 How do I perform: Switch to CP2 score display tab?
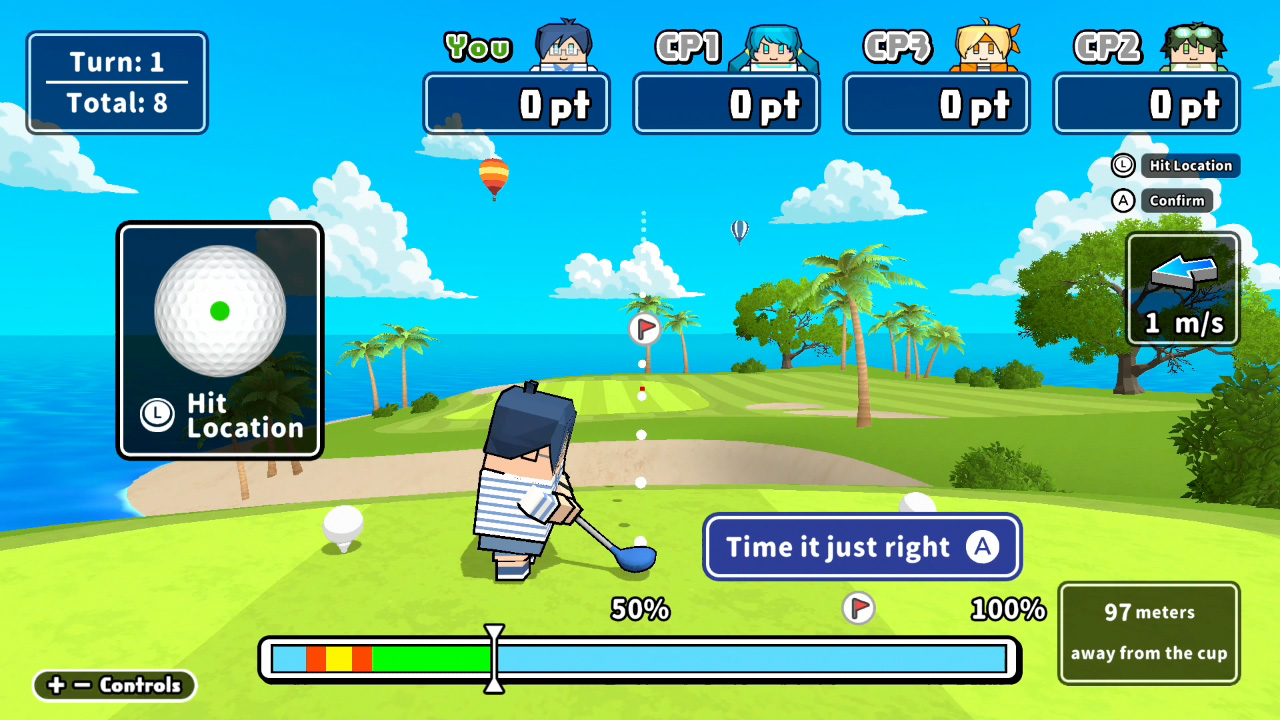(1146, 103)
